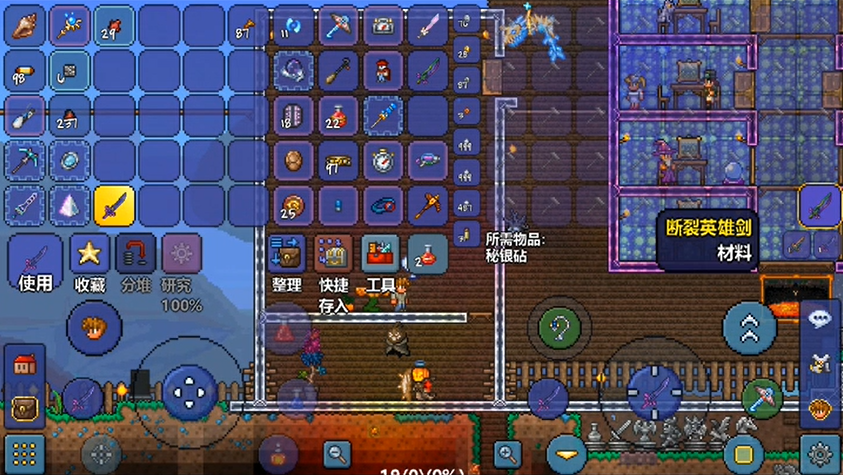
Task: Tap the jump double-arrow button
Action: click(x=750, y=327)
